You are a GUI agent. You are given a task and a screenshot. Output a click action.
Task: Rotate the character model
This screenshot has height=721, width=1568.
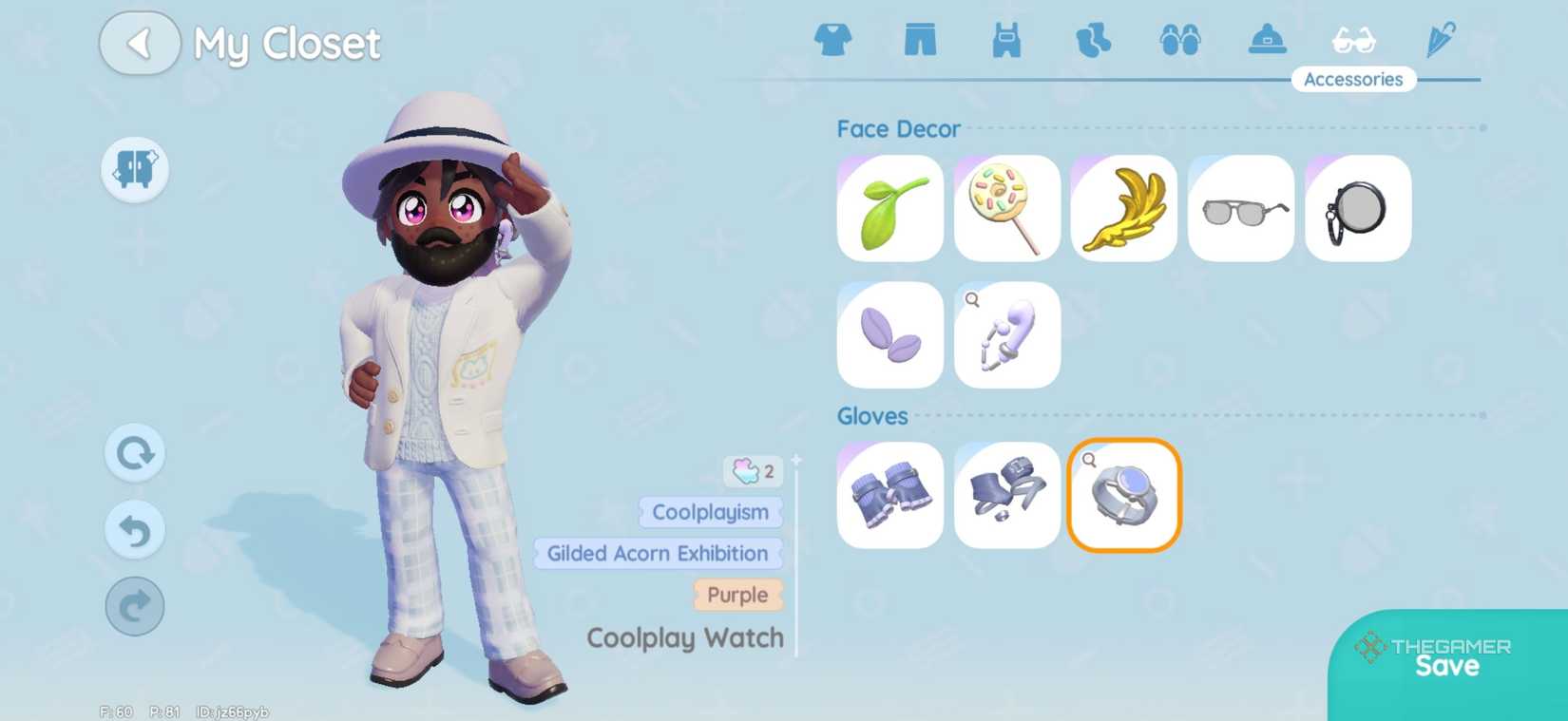click(x=134, y=453)
